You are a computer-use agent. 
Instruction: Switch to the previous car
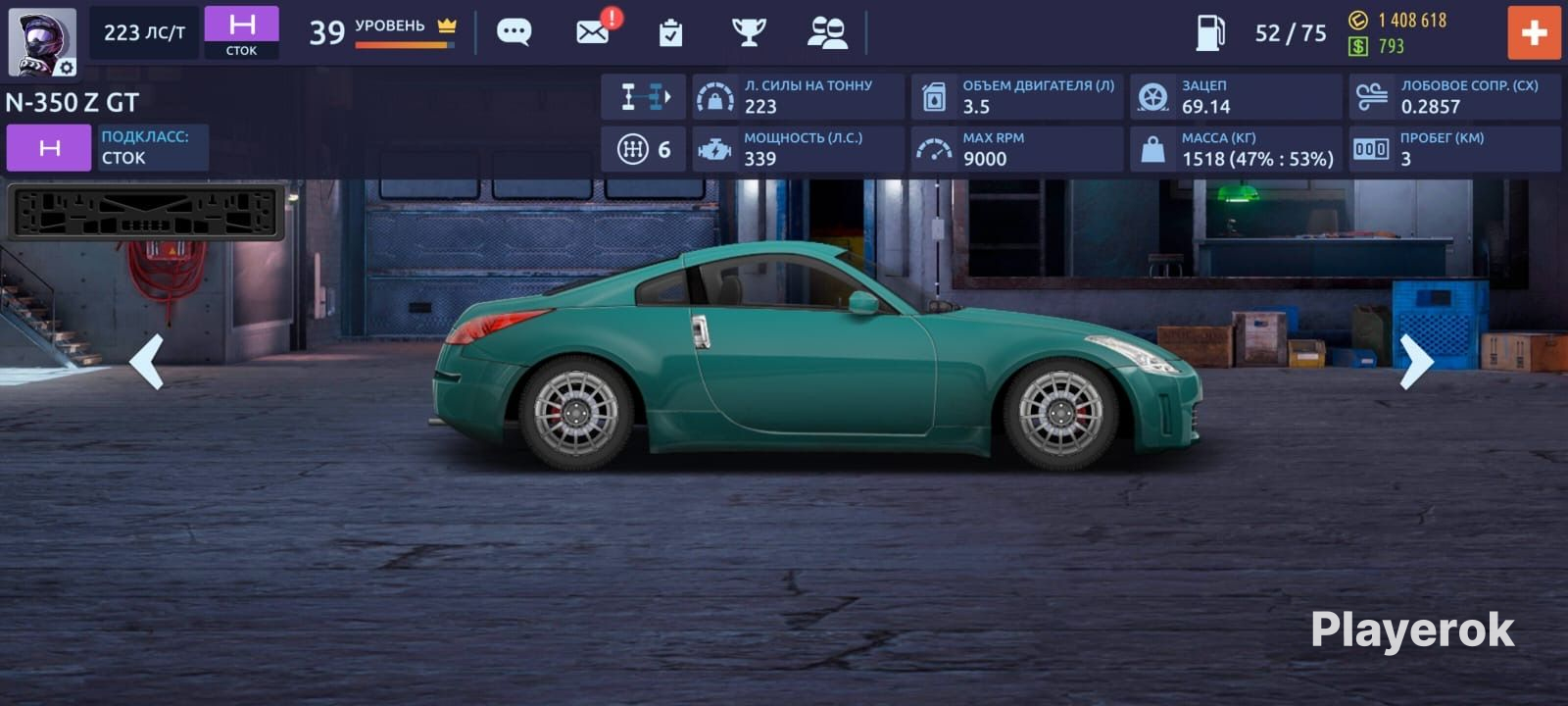click(147, 362)
